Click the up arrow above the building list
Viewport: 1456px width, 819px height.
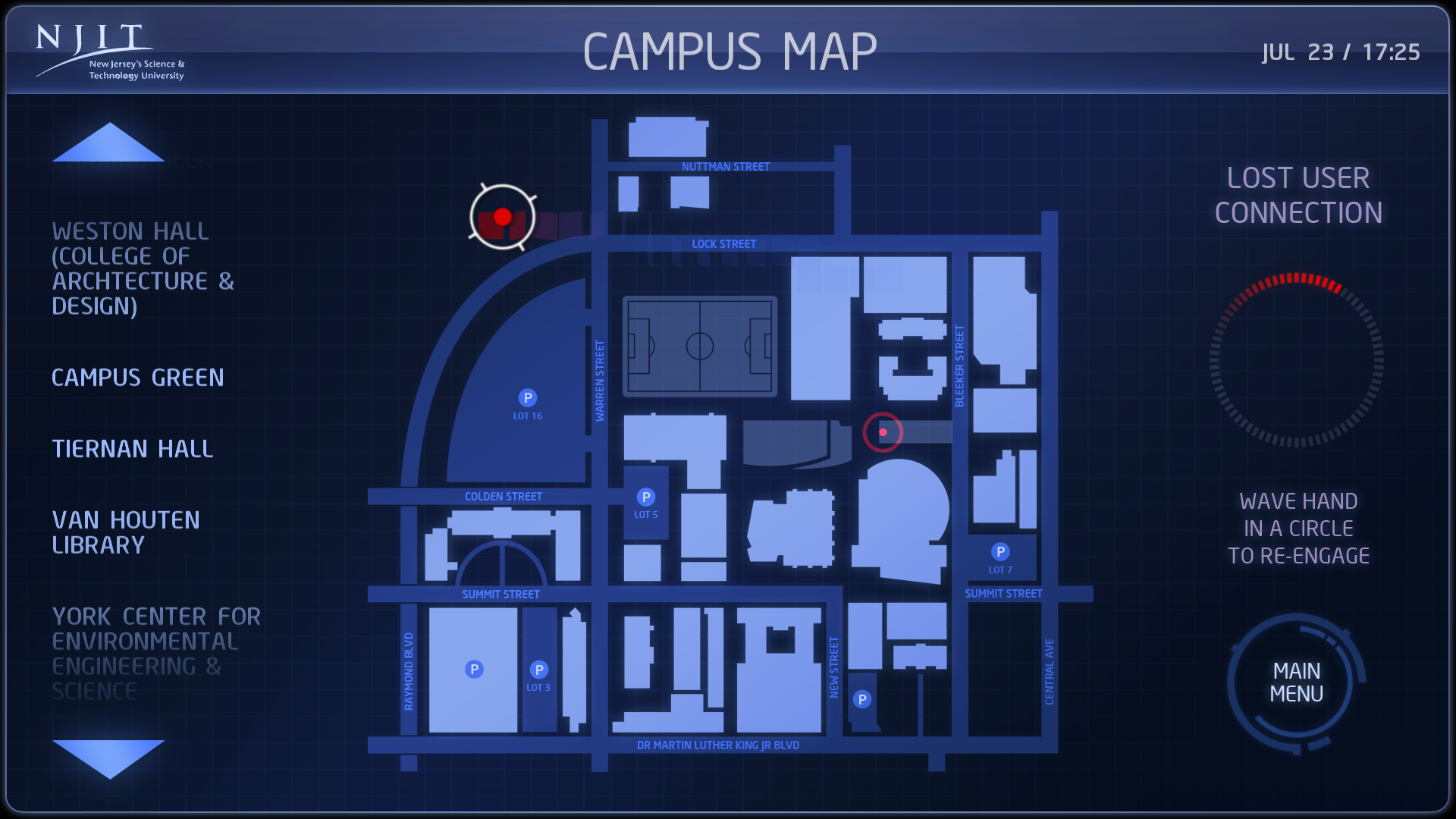(x=108, y=144)
